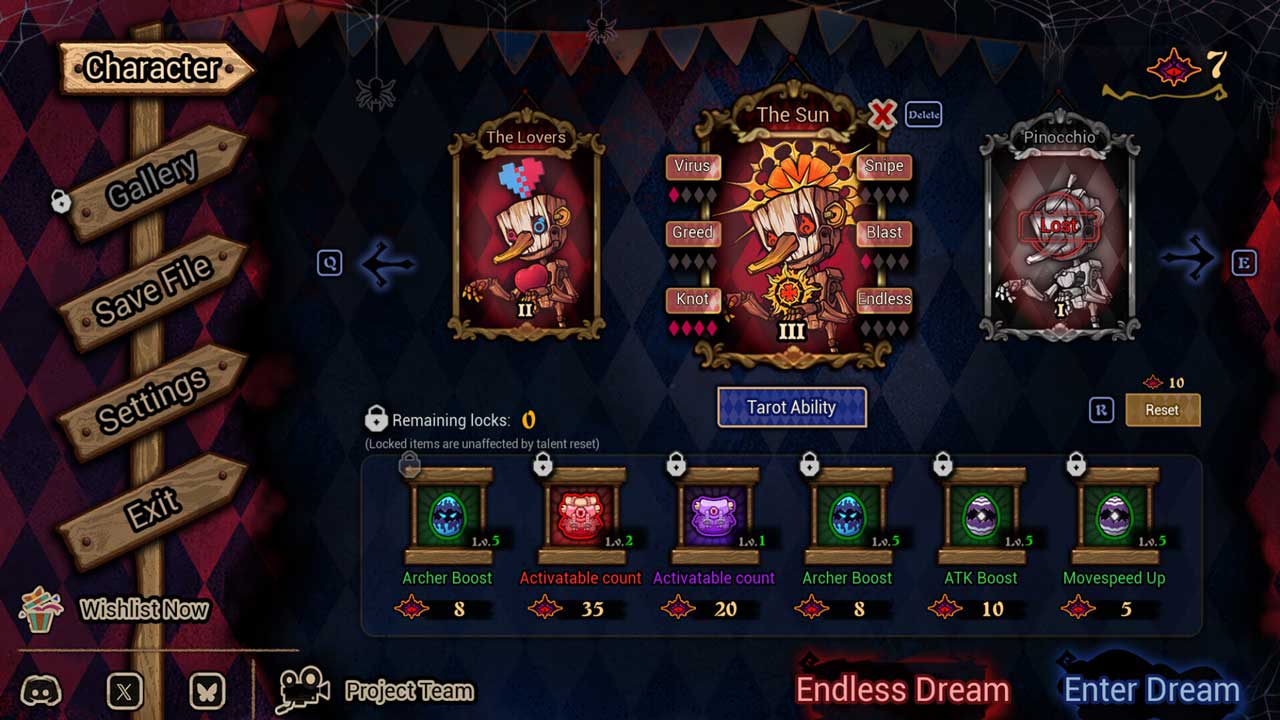Open the Character menu sign
Image resolution: width=1280 pixels, height=720 pixels.
(152, 68)
